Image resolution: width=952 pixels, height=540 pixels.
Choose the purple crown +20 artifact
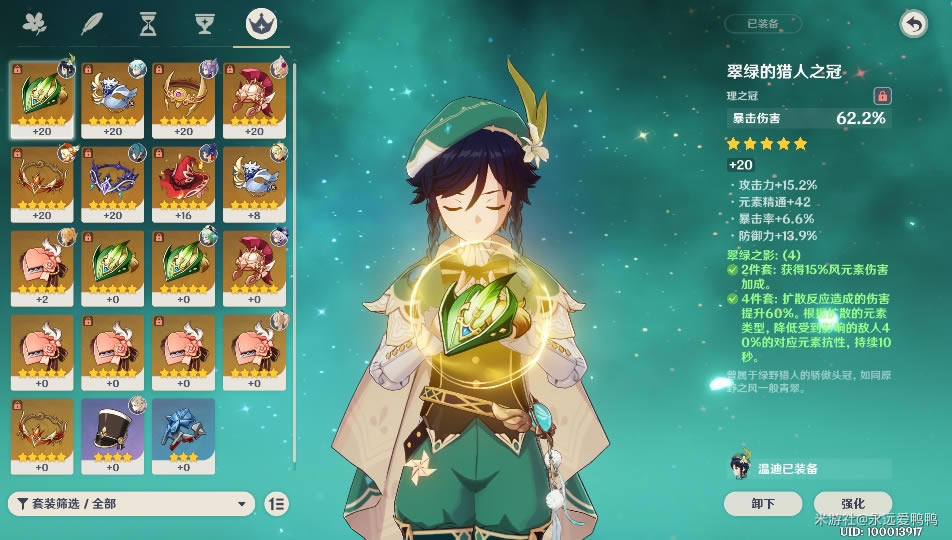point(113,184)
